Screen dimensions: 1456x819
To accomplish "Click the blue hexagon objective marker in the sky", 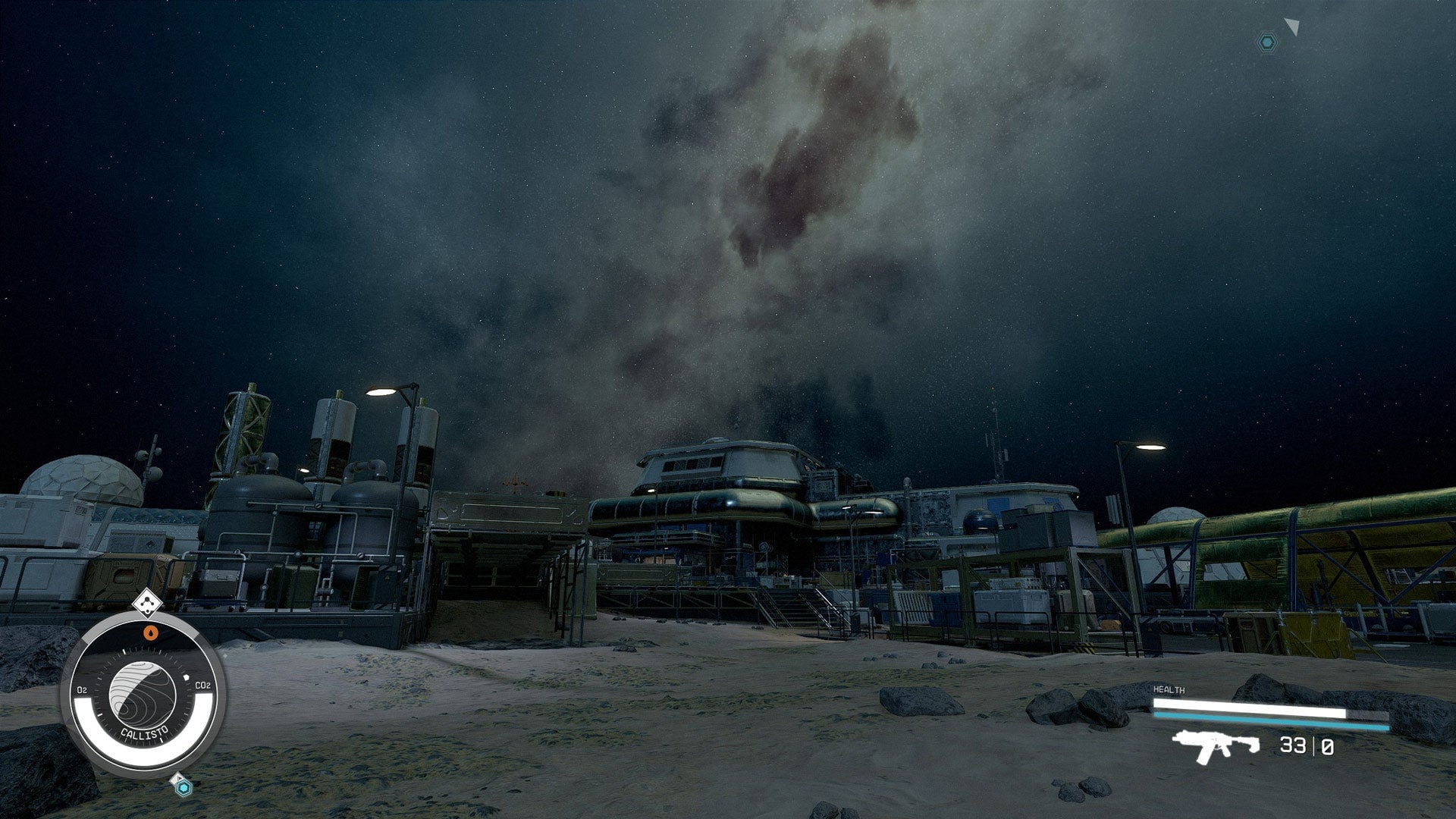I will pos(1266,42).
